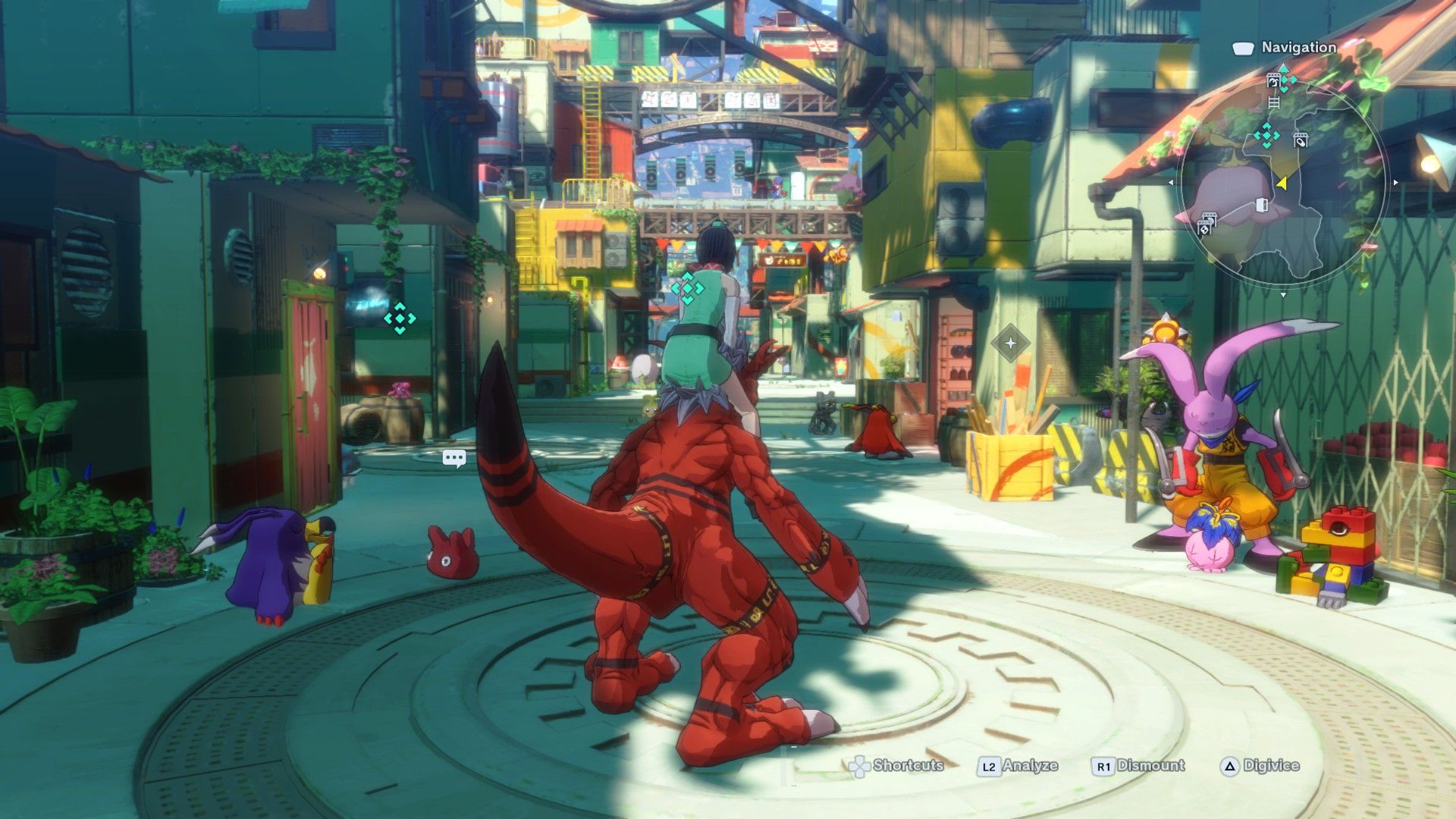Click the speech bubble talk icon
The width and height of the screenshot is (1456, 819).
454,458
